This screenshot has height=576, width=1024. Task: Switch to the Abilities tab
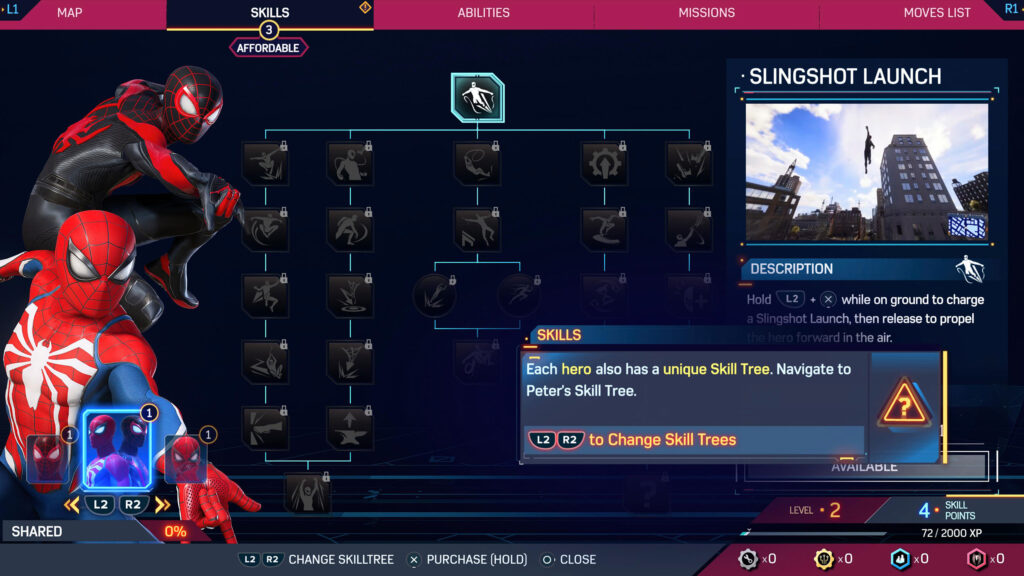(483, 13)
